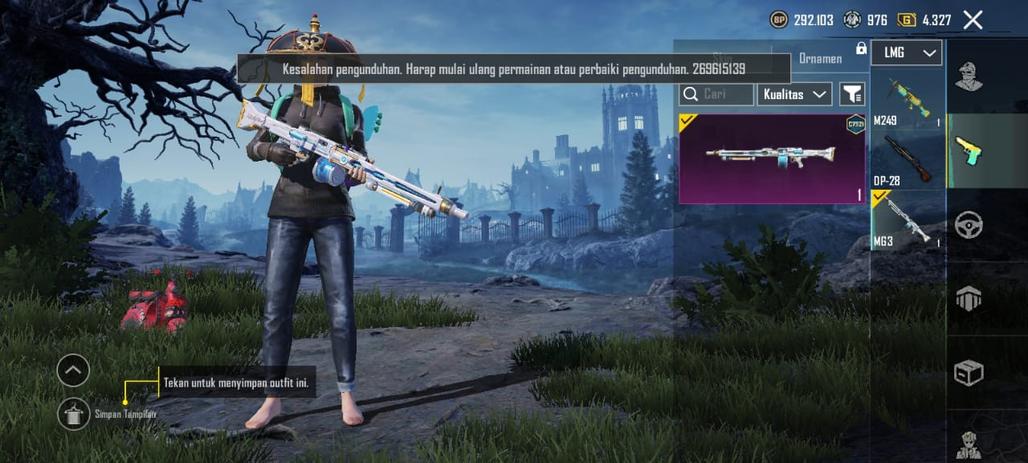This screenshot has width=1028, height=463.
Task: Save the outfit with Simpan Tampilan
Action: pos(74,412)
